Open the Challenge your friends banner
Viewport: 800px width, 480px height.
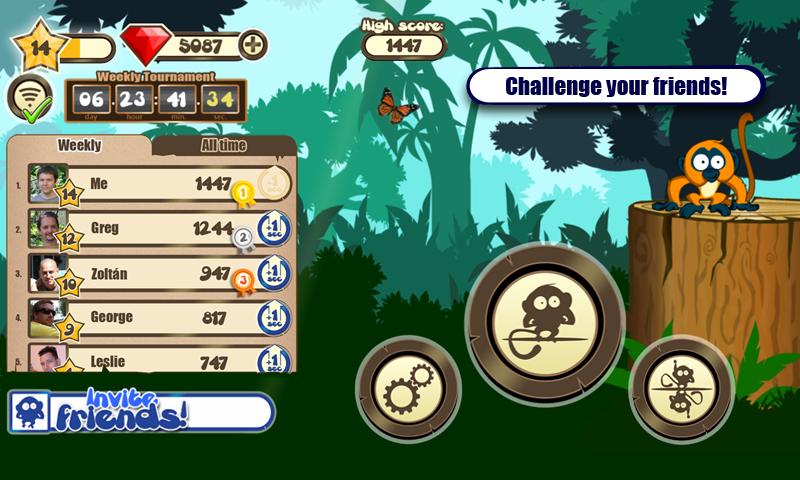pyautogui.click(x=615, y=86)
